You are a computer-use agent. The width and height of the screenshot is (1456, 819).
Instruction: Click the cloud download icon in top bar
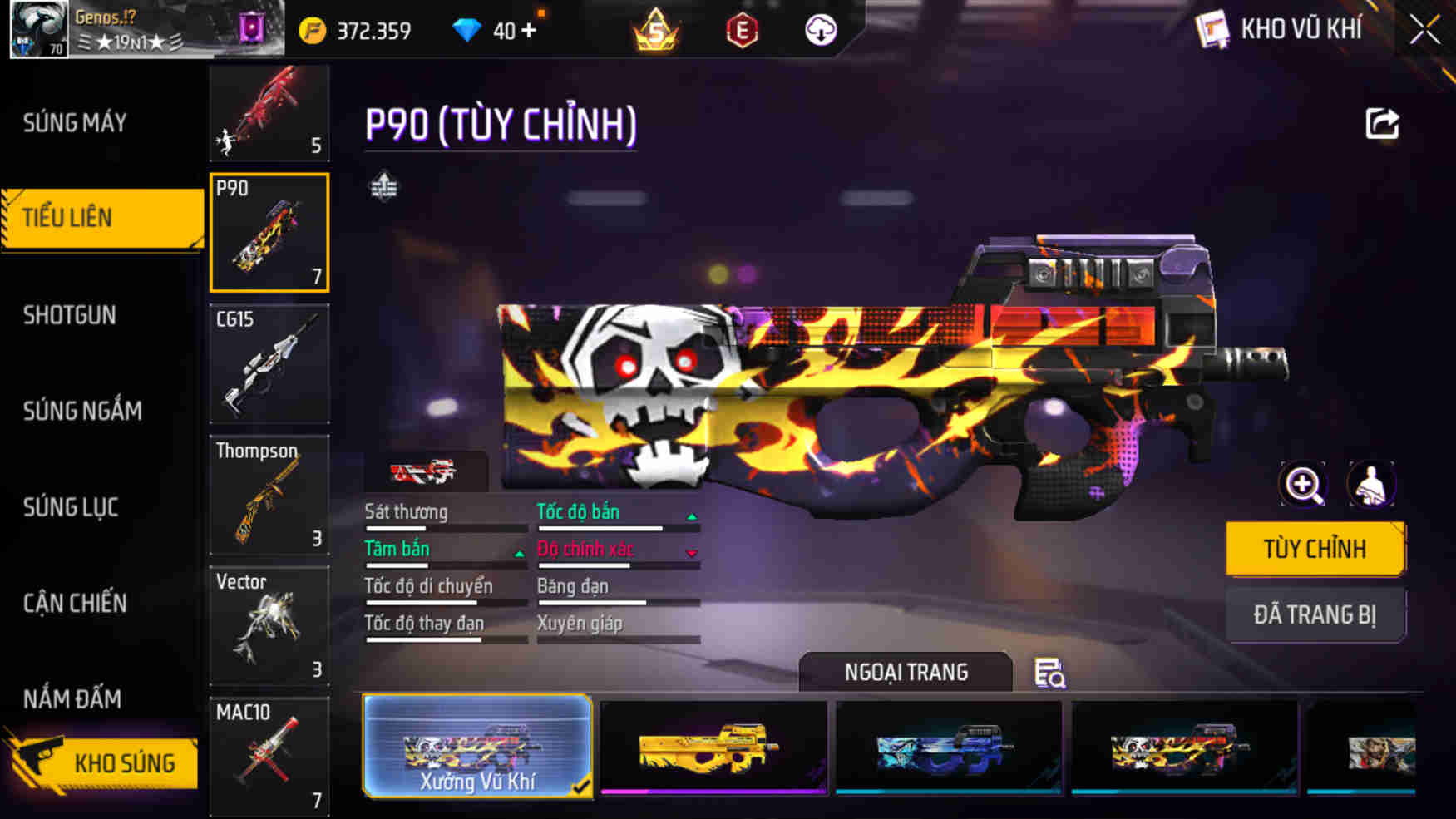pos(822,31)
